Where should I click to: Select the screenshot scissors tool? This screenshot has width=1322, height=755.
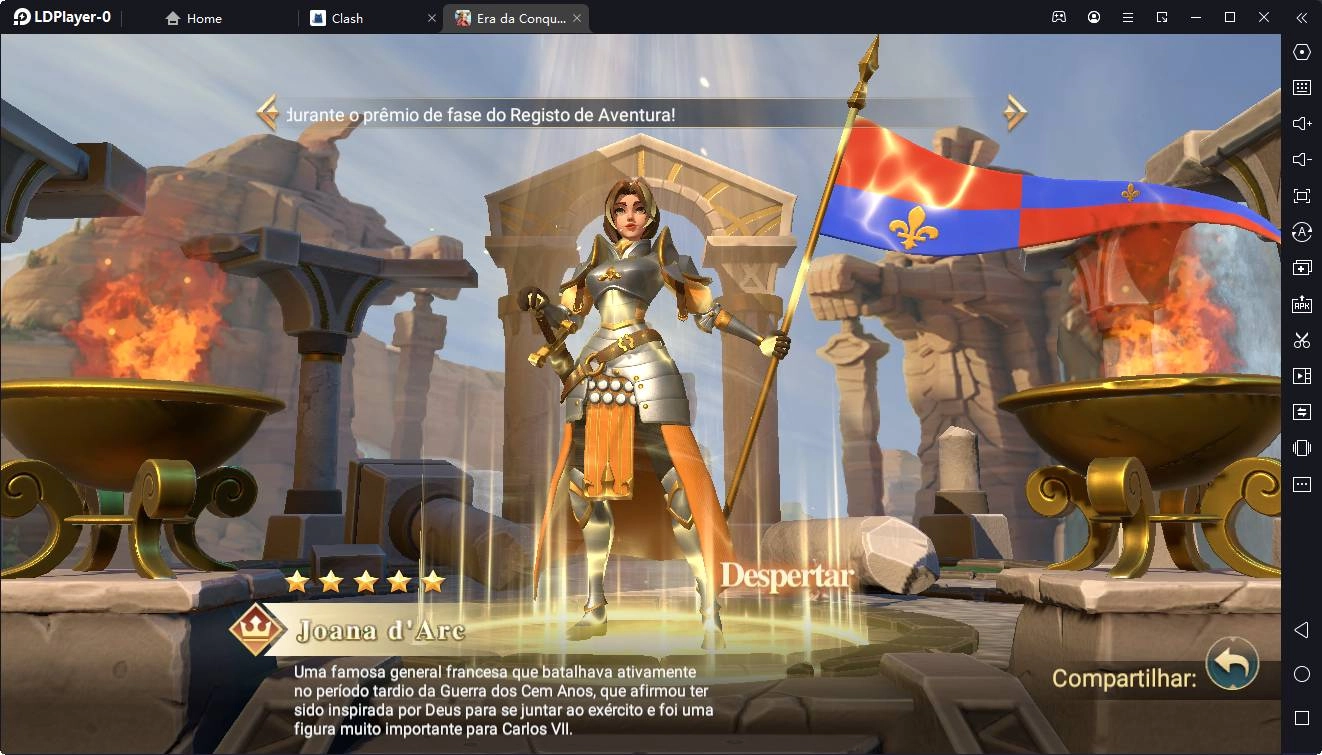click(1301, 340)
